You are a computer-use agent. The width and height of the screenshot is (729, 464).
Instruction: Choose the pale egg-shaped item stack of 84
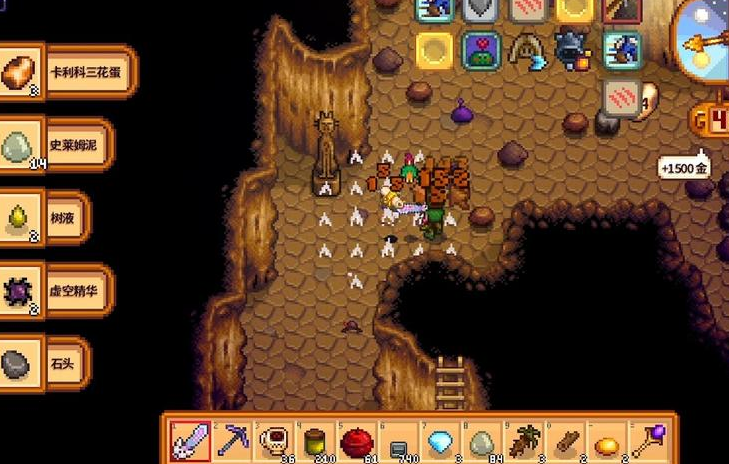tap(480, 438)
